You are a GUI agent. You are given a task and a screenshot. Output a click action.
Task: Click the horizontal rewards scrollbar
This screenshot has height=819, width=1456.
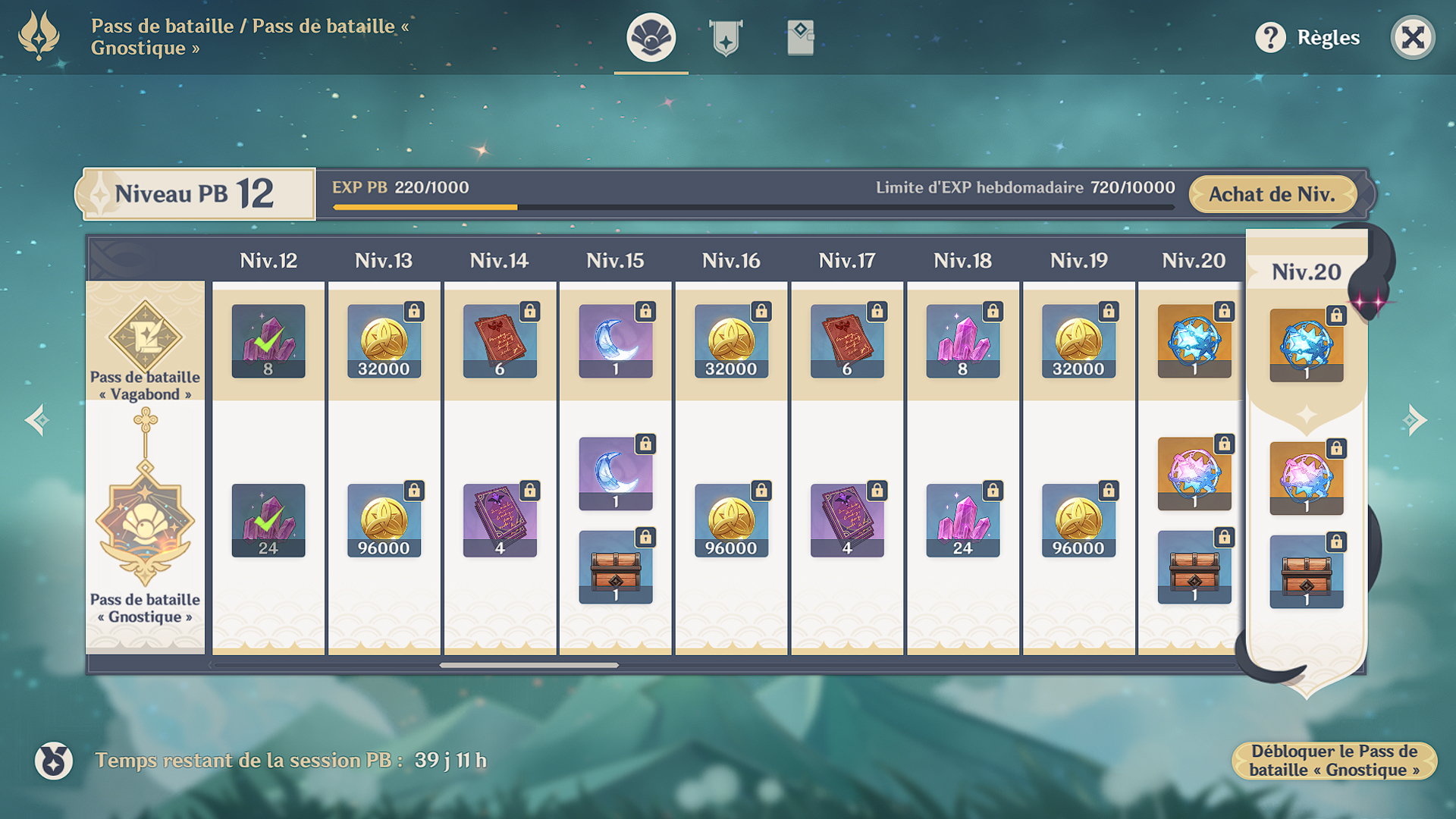tap(529, 665)
